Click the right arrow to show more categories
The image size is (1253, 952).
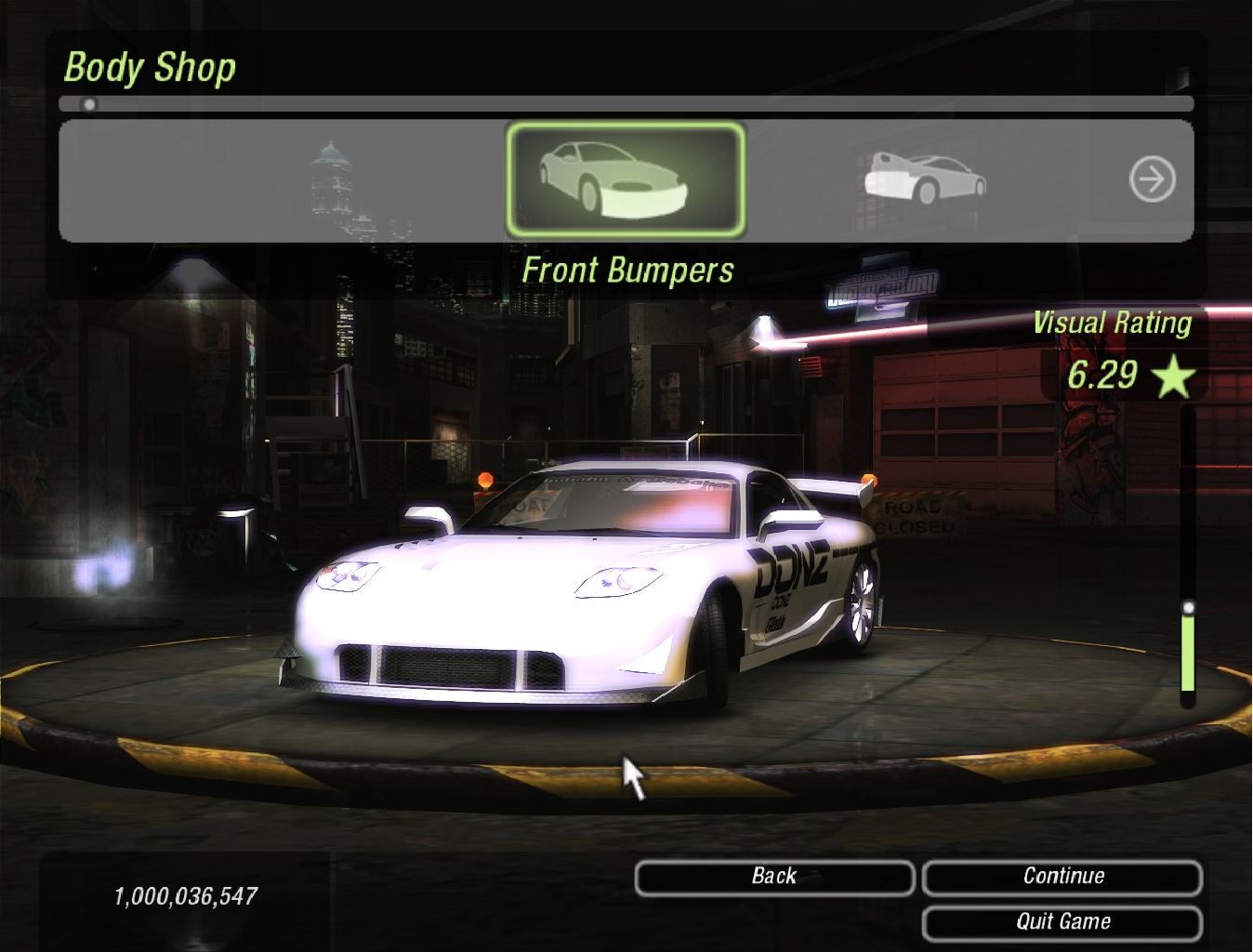[1152, 178]
